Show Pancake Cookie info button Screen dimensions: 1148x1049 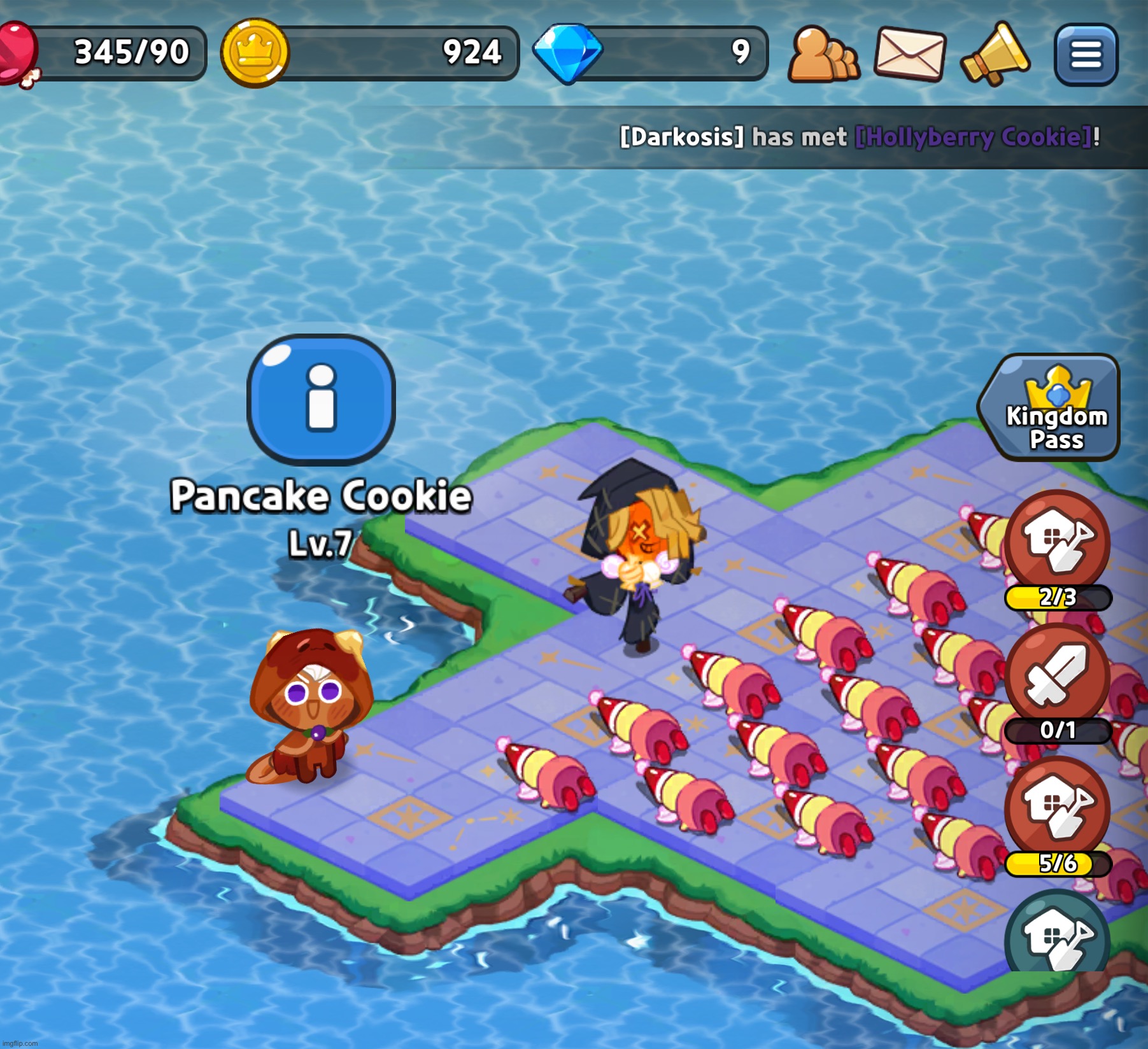coord(321,399)
